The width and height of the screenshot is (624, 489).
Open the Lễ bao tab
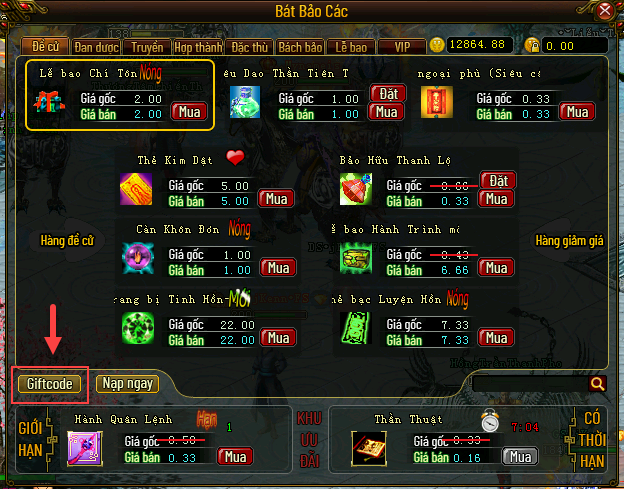coord(350,46)
